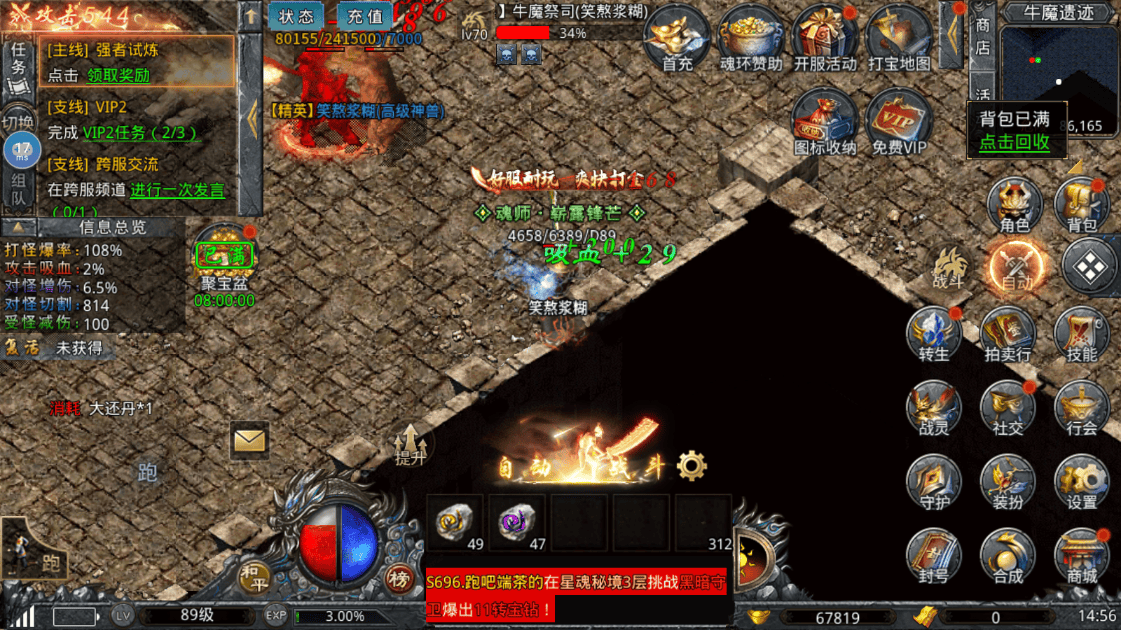Open the 背包 backpack
Image resolution: width=1121 pixels, height=630 pixels.
(1082, 205)
